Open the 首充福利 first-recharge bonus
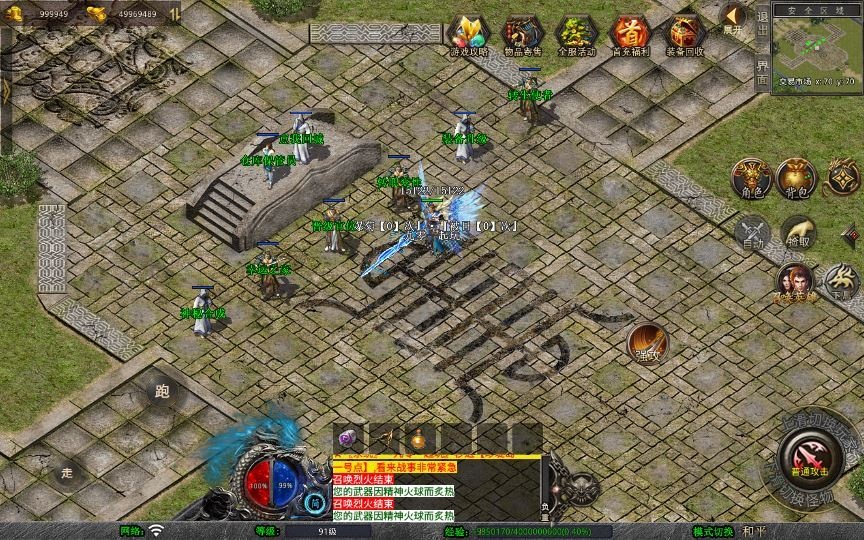 tap(630, 35)
